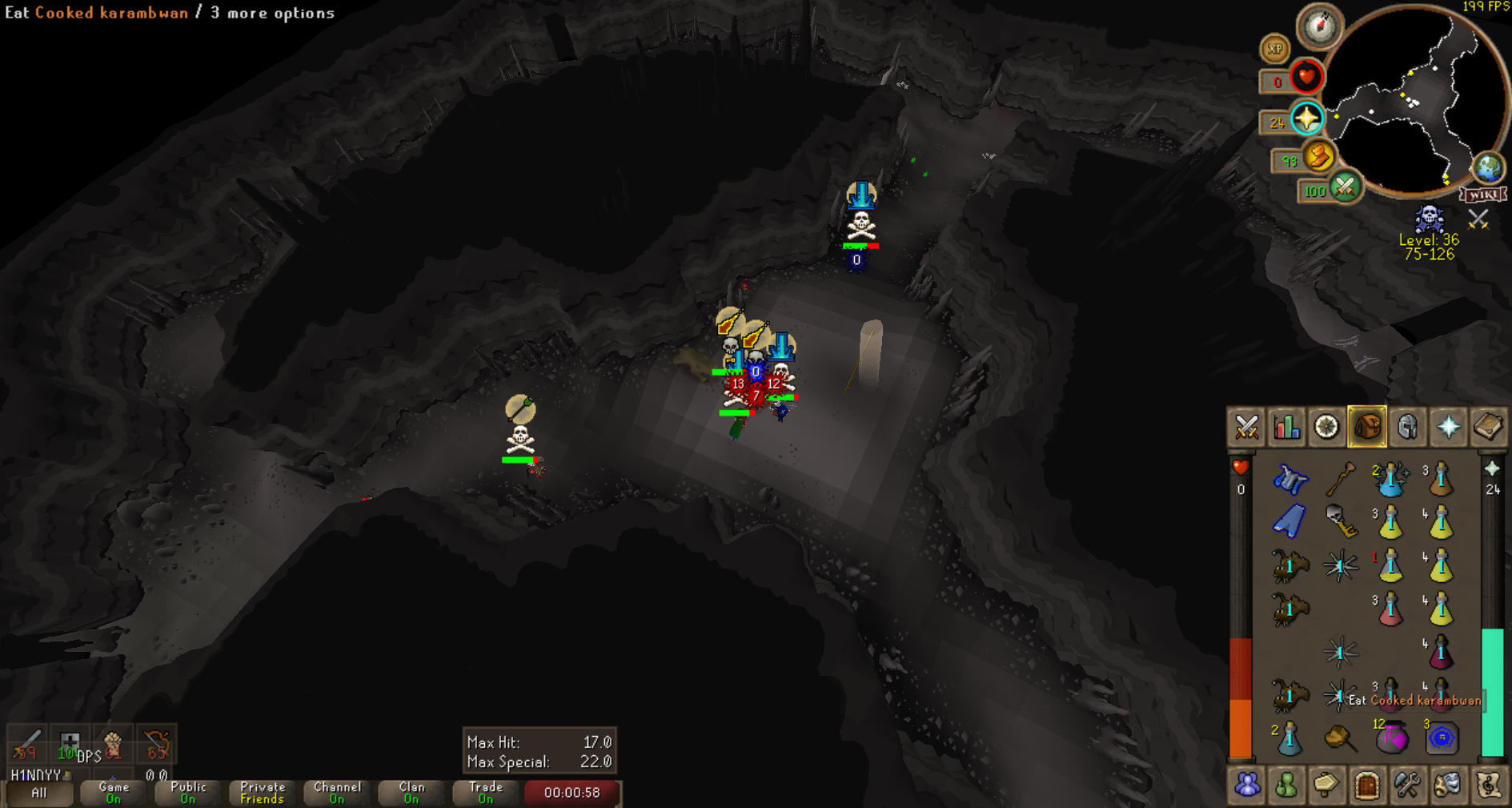Switch to the Skills tab
1512x808 pixels.
click(x=1286, y=428)
